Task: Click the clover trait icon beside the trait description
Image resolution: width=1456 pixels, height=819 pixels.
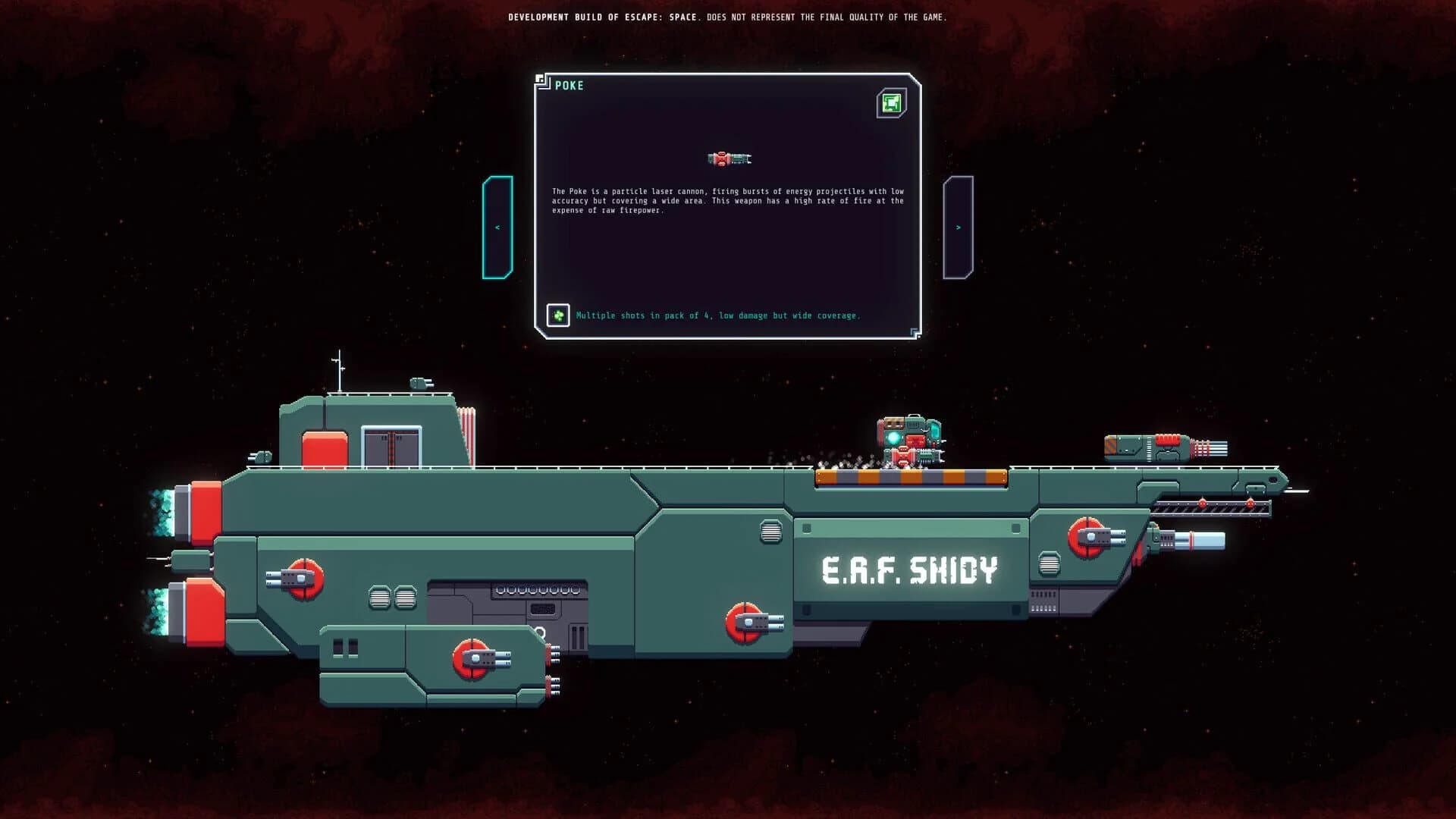Action: coord(559,315)
